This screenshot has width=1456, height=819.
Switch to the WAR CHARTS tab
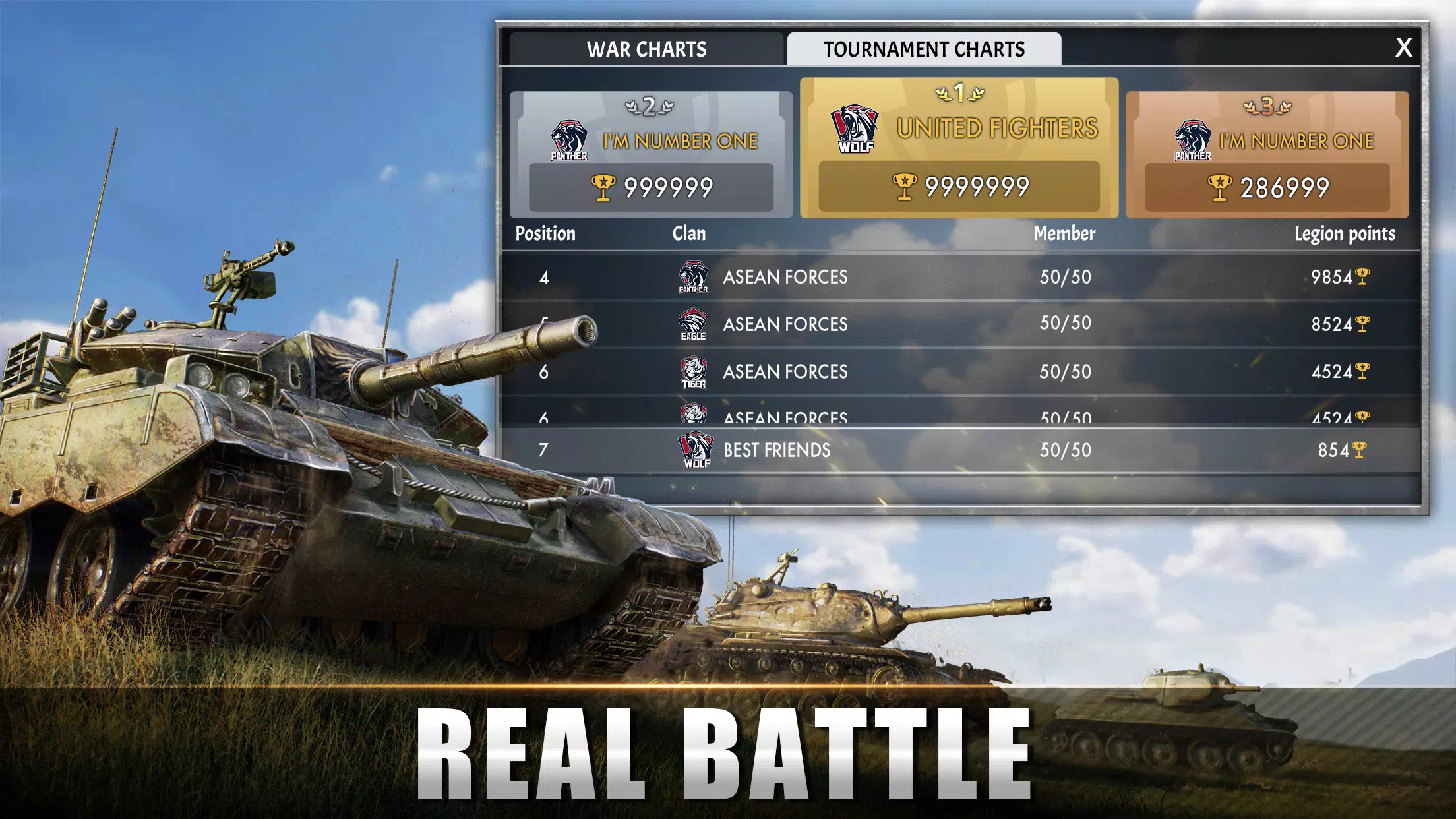pos(645,49)
